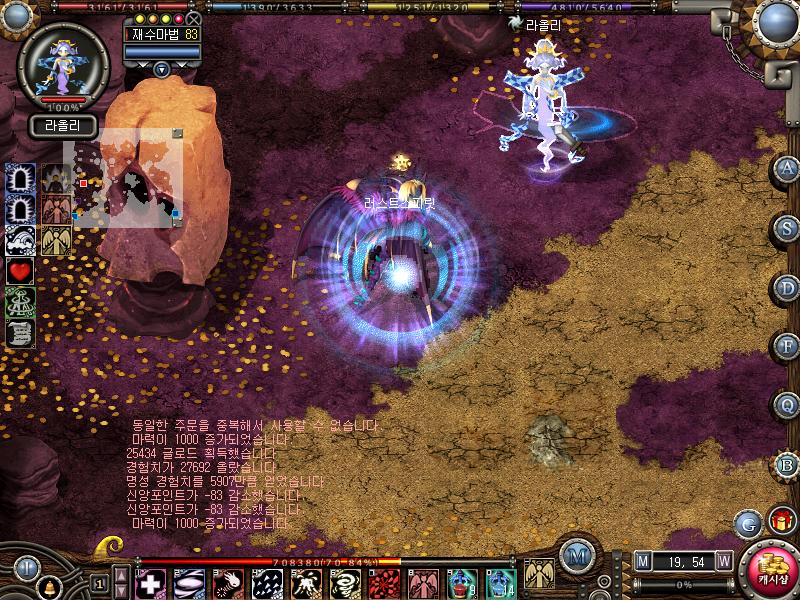Click the round M button above the hotbar

[576, 556]
